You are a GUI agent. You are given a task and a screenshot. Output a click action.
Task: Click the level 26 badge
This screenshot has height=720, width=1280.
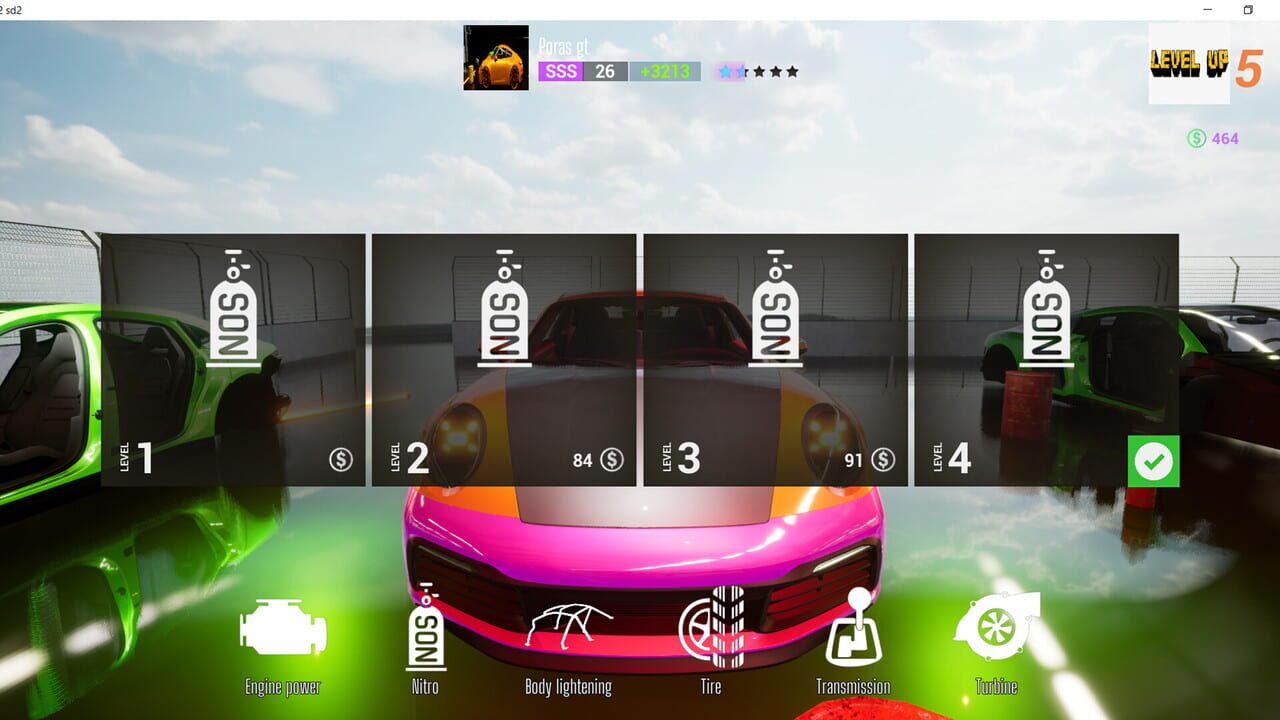point(606,71)
